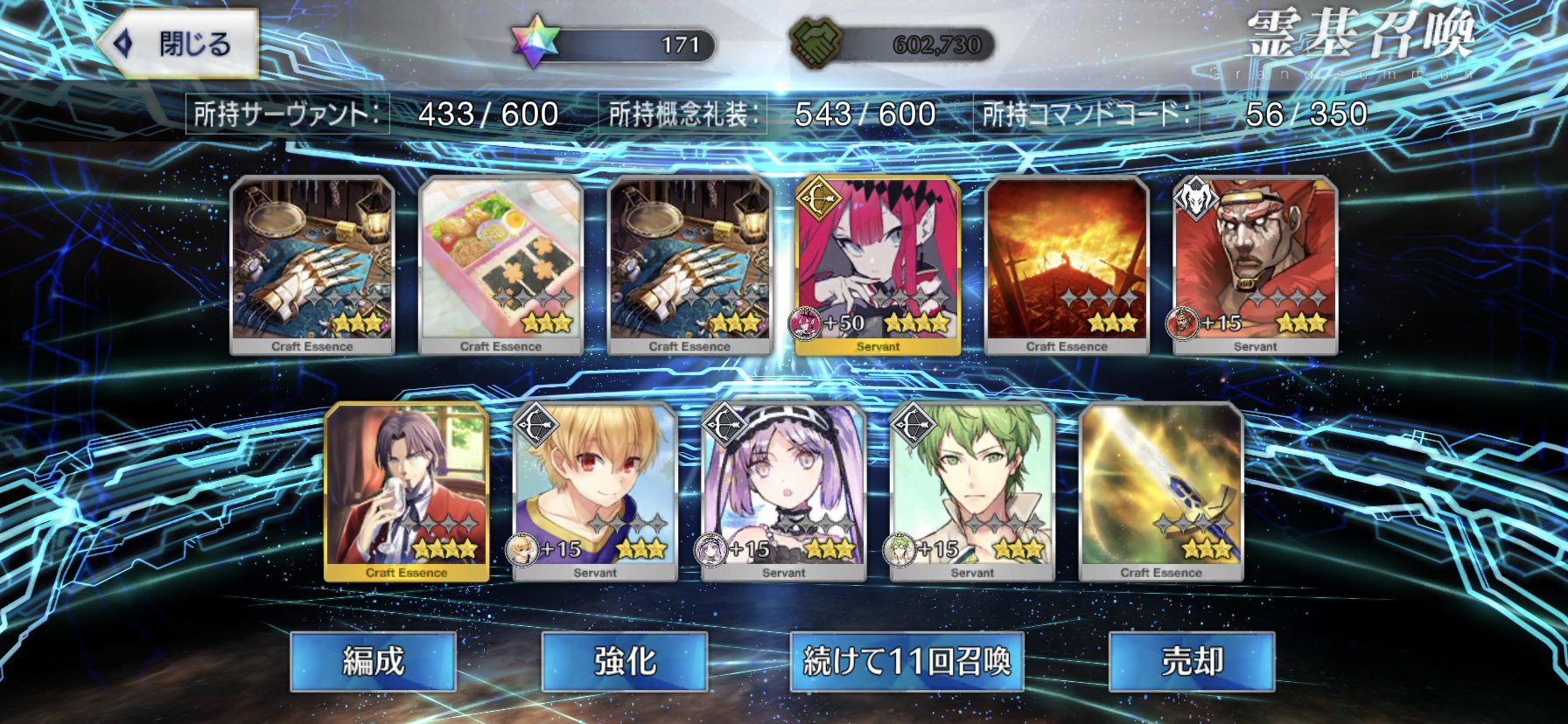Open the 強化 enhancement menu
This screenshot has height=724, width=1568.
[624, 661]
